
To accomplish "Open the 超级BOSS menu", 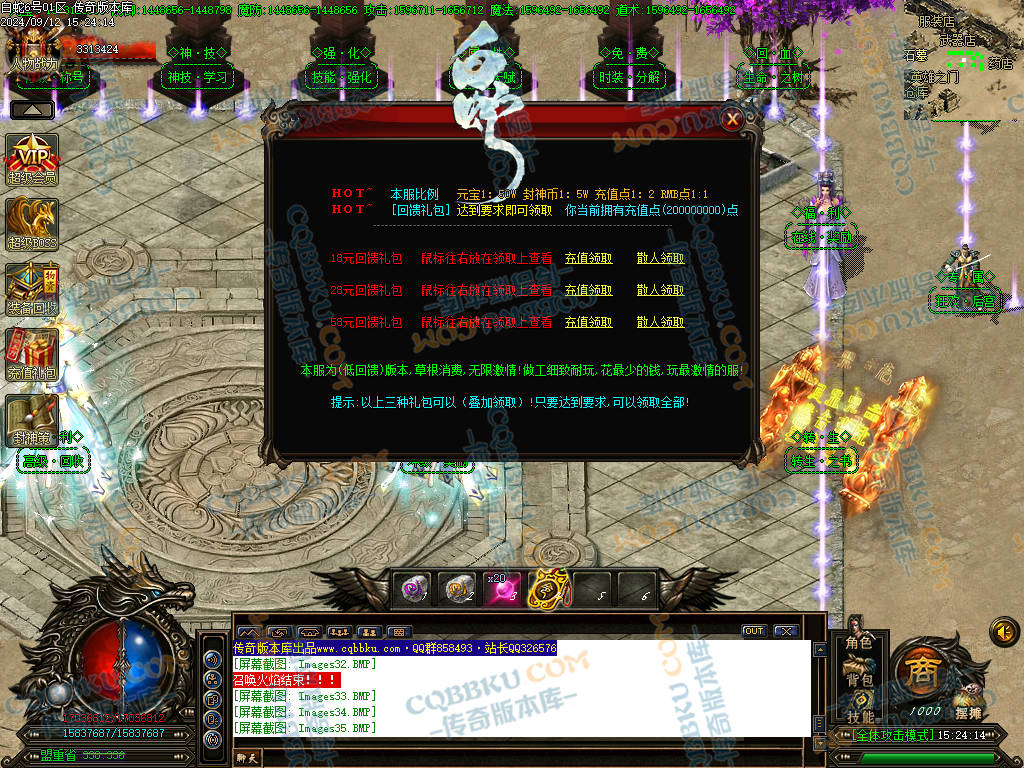I will pyautogui.click(x=32, y=223).
